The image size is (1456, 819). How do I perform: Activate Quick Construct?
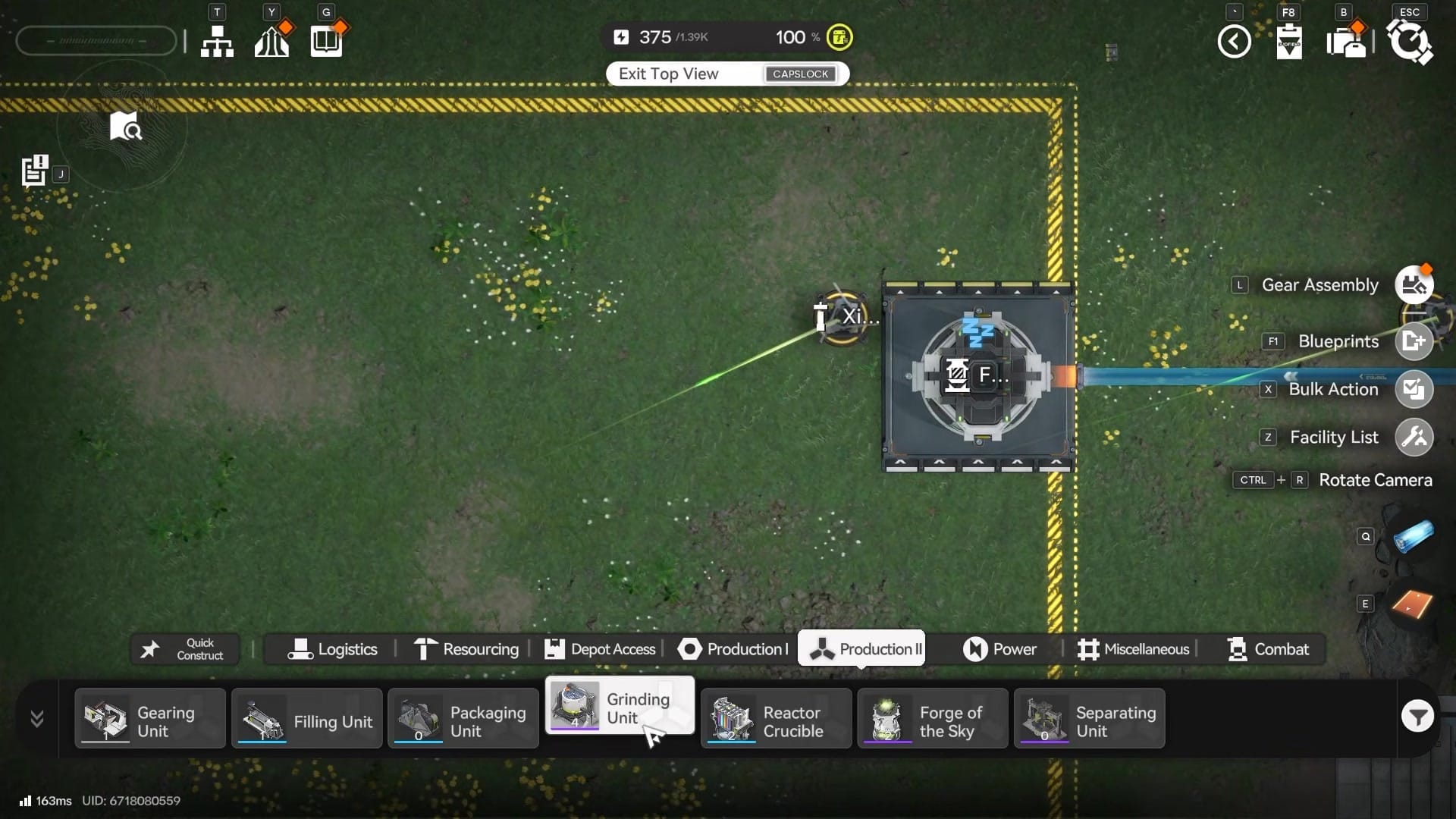(x=185, y=649)
